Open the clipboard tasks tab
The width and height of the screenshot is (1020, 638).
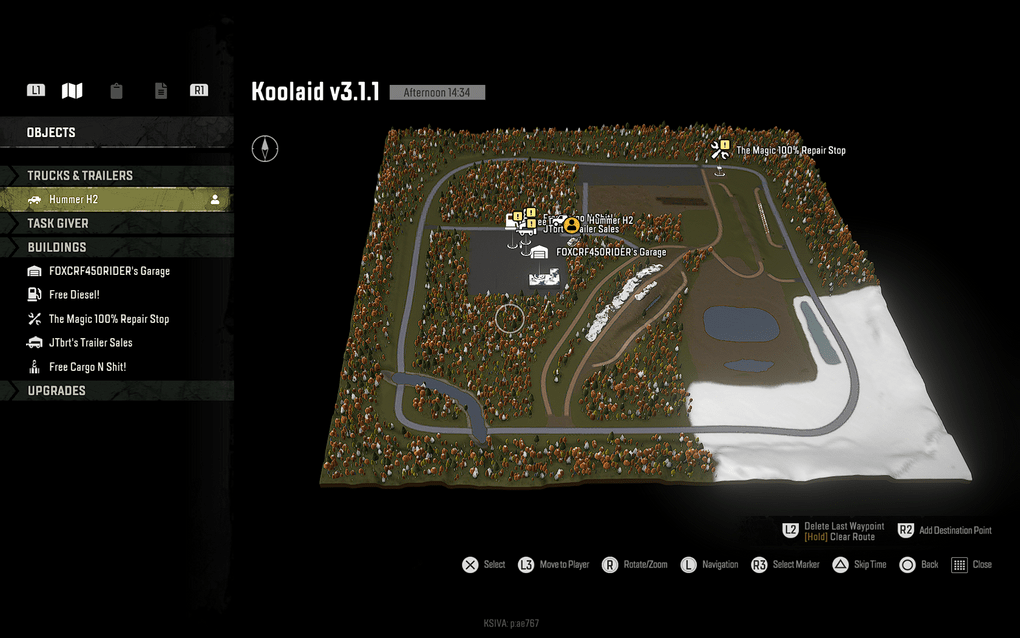[x=117, y=91]
